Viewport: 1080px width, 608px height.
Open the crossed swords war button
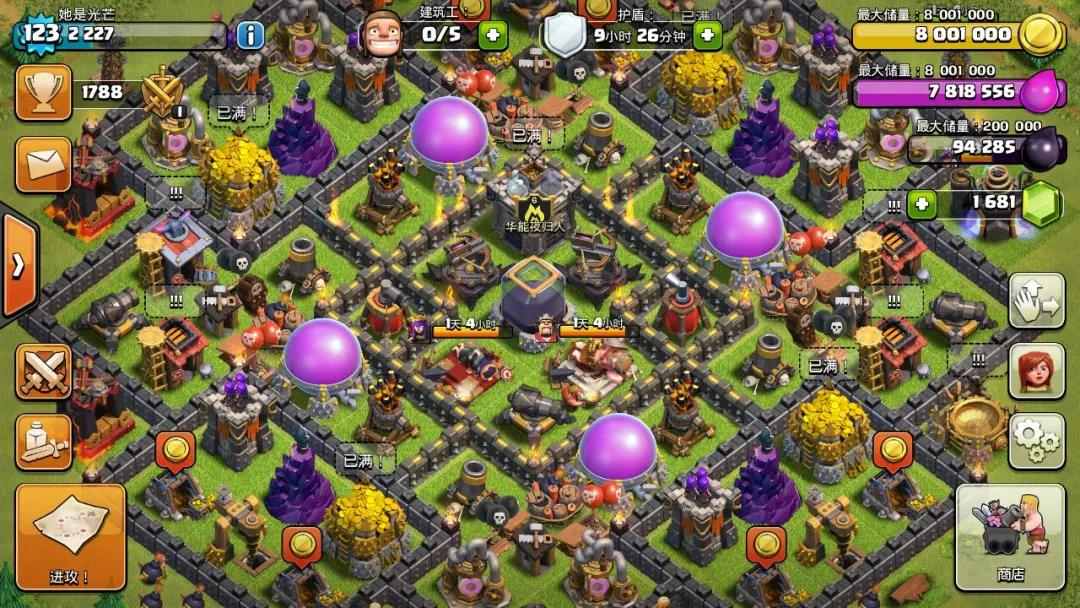click(x=43, y=372)
